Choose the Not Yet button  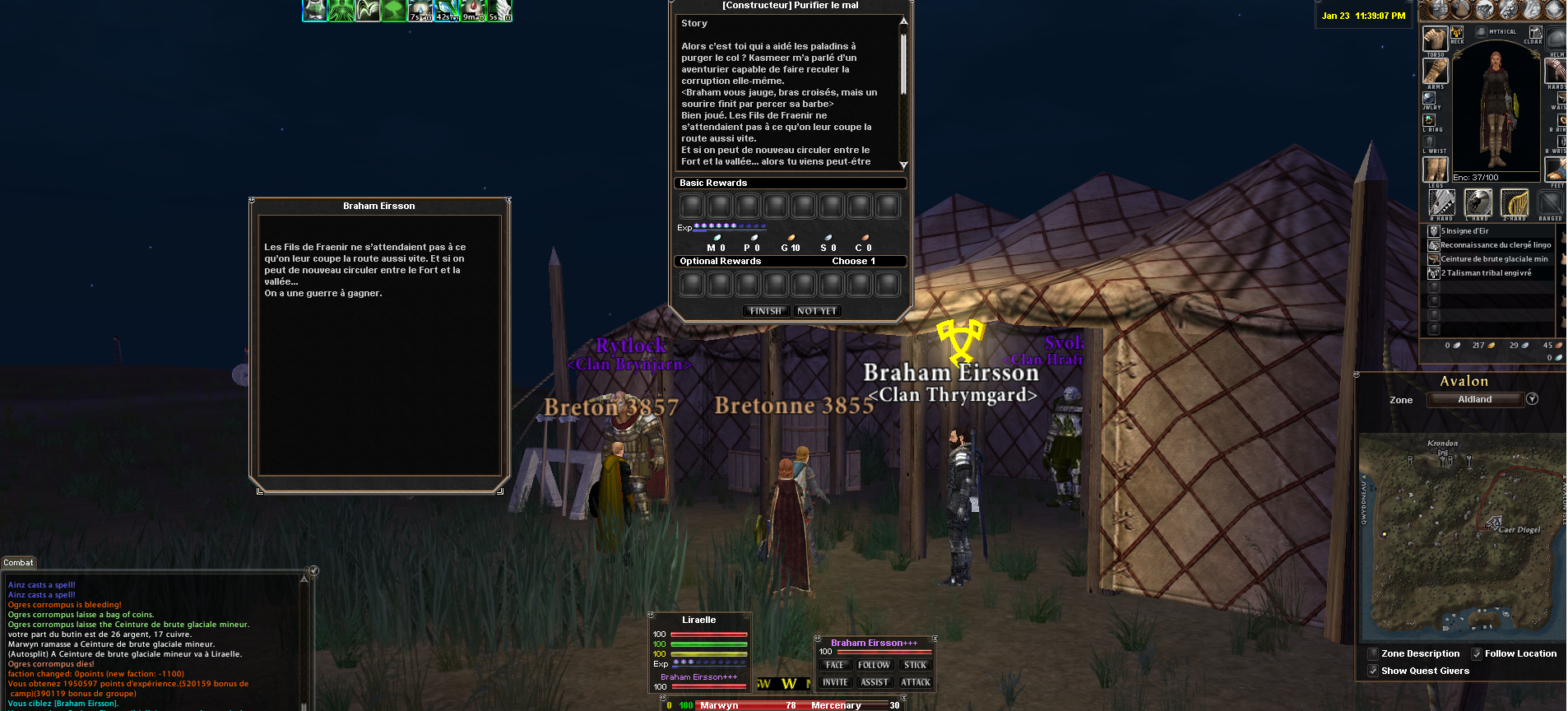click(817, 311)
